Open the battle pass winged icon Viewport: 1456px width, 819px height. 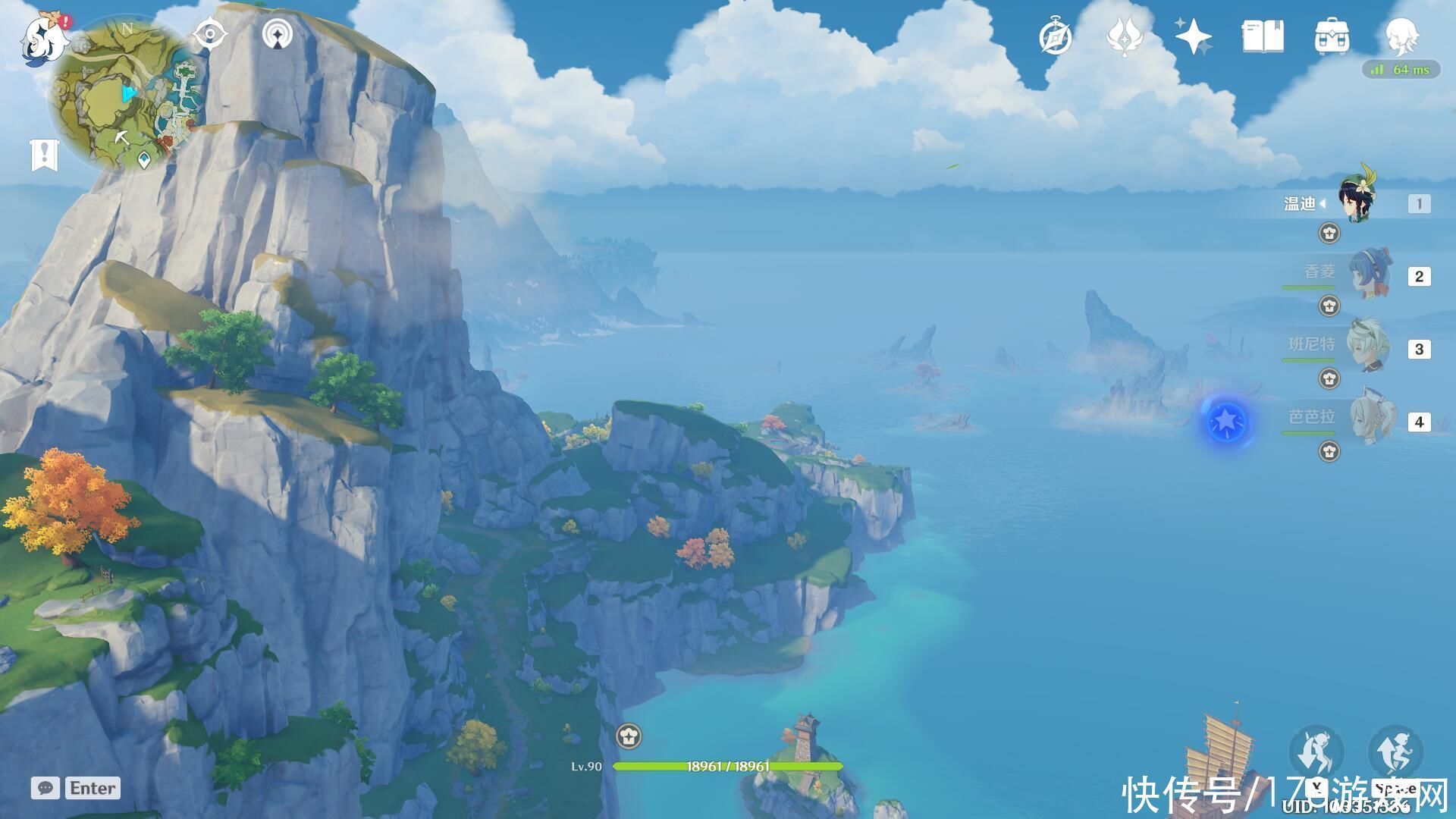[x=1125, y=37]
